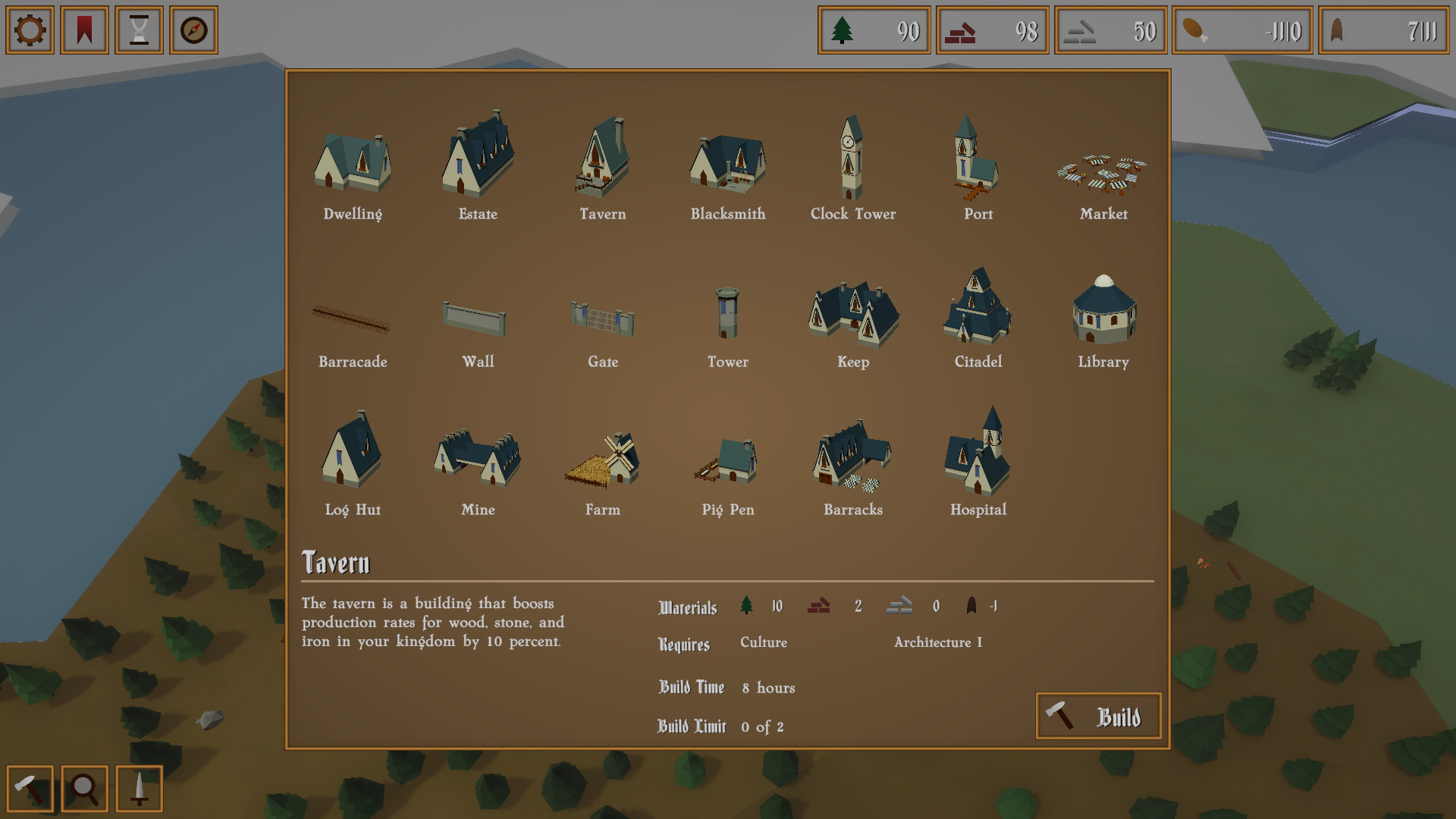Select the sword combat tool
The image size is (1456, 819).
click(140, 789)
